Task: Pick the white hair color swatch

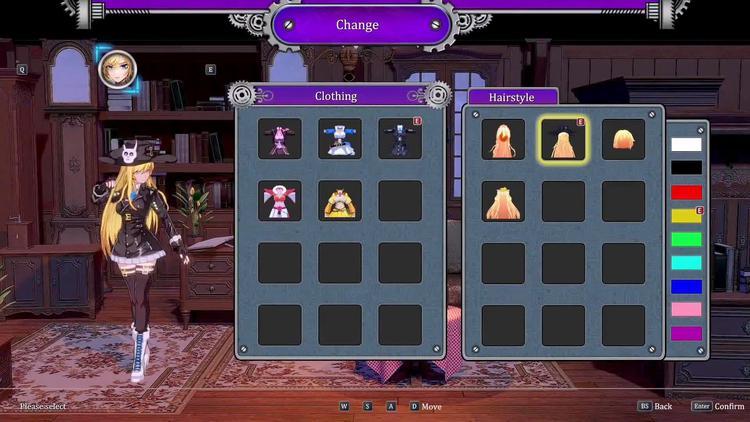Action: point(686,144)
